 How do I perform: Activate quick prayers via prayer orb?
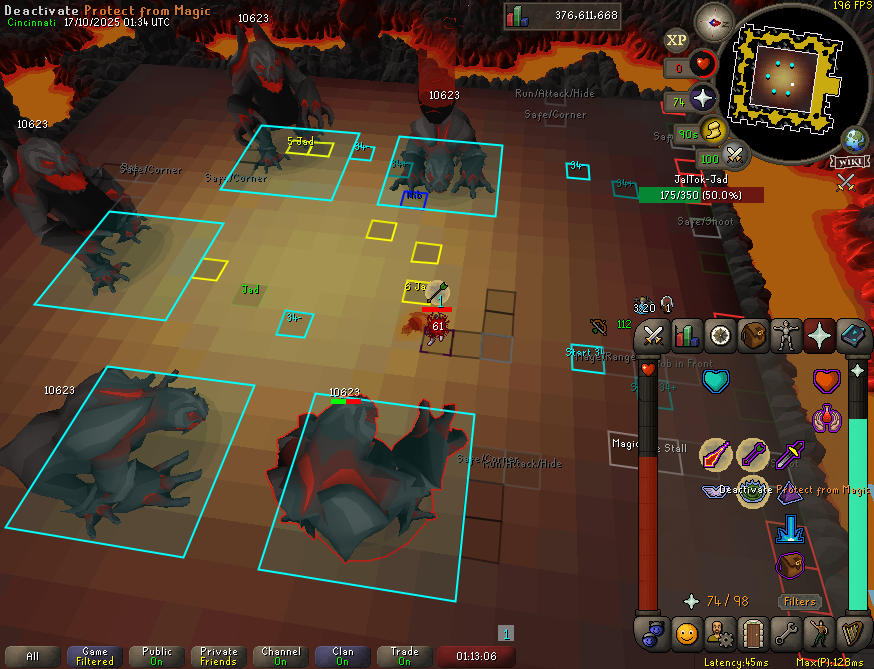[x=704, y=98]
